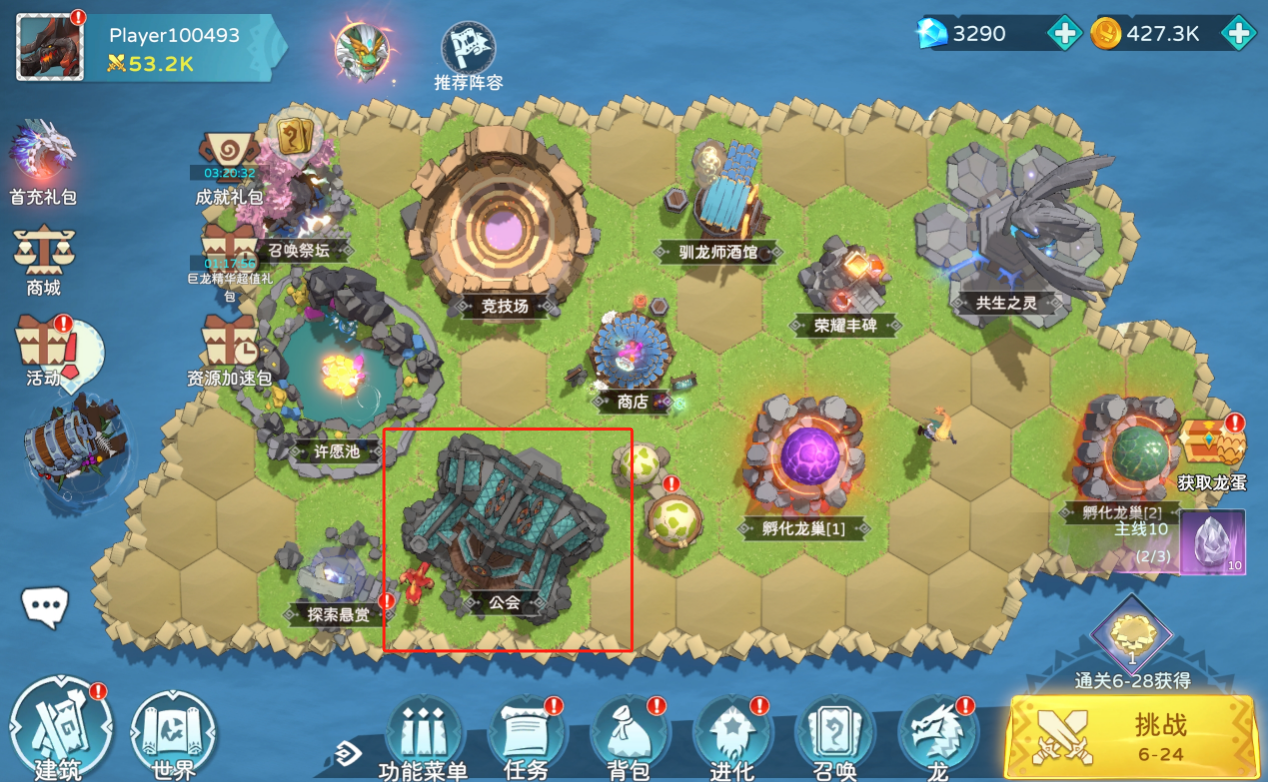Open the 活动 events menu
The width and height of the screenshot is (1268, 782).
click(45, 350)
